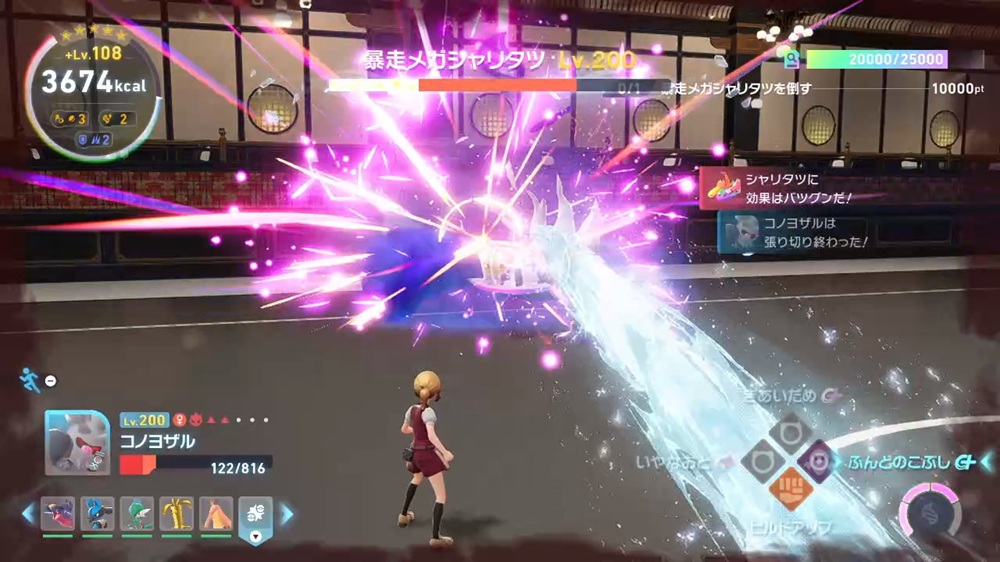1000x562 pixels.
Task: Choose the first purple-red Pokémon slot
Action: click(x=58, y=514)
